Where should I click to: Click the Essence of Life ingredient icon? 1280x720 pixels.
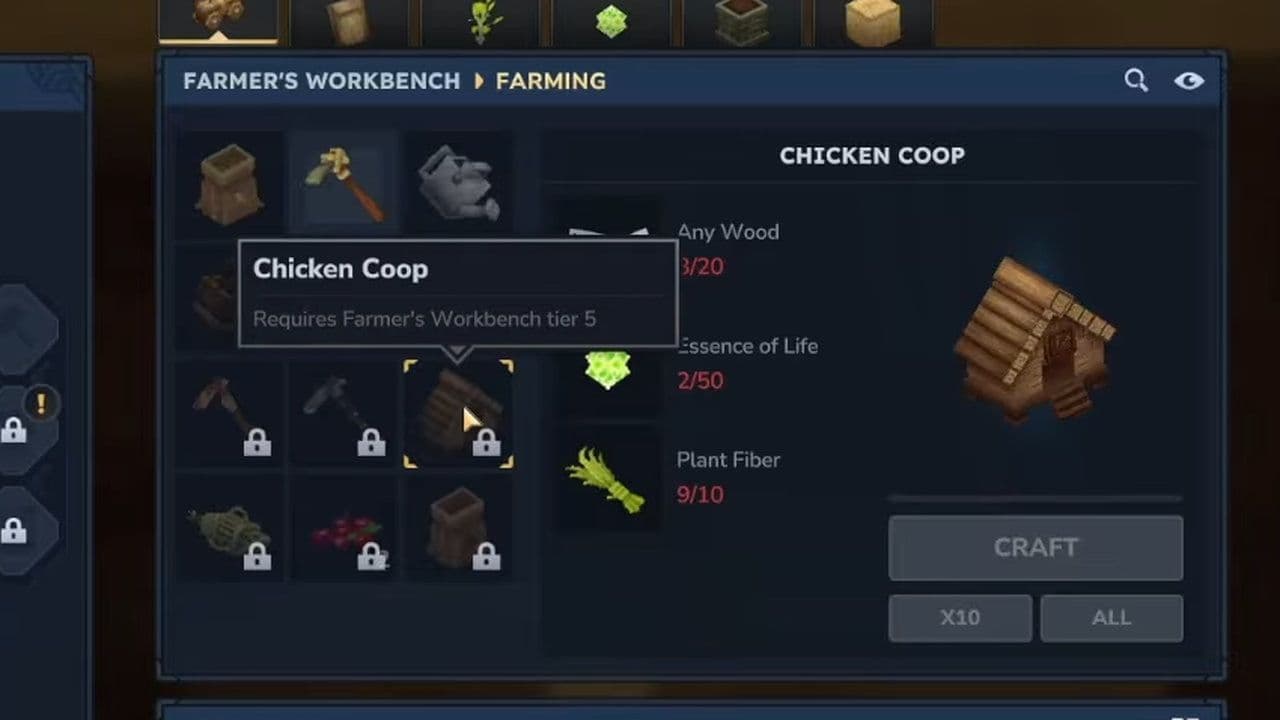tap(609, 371)
